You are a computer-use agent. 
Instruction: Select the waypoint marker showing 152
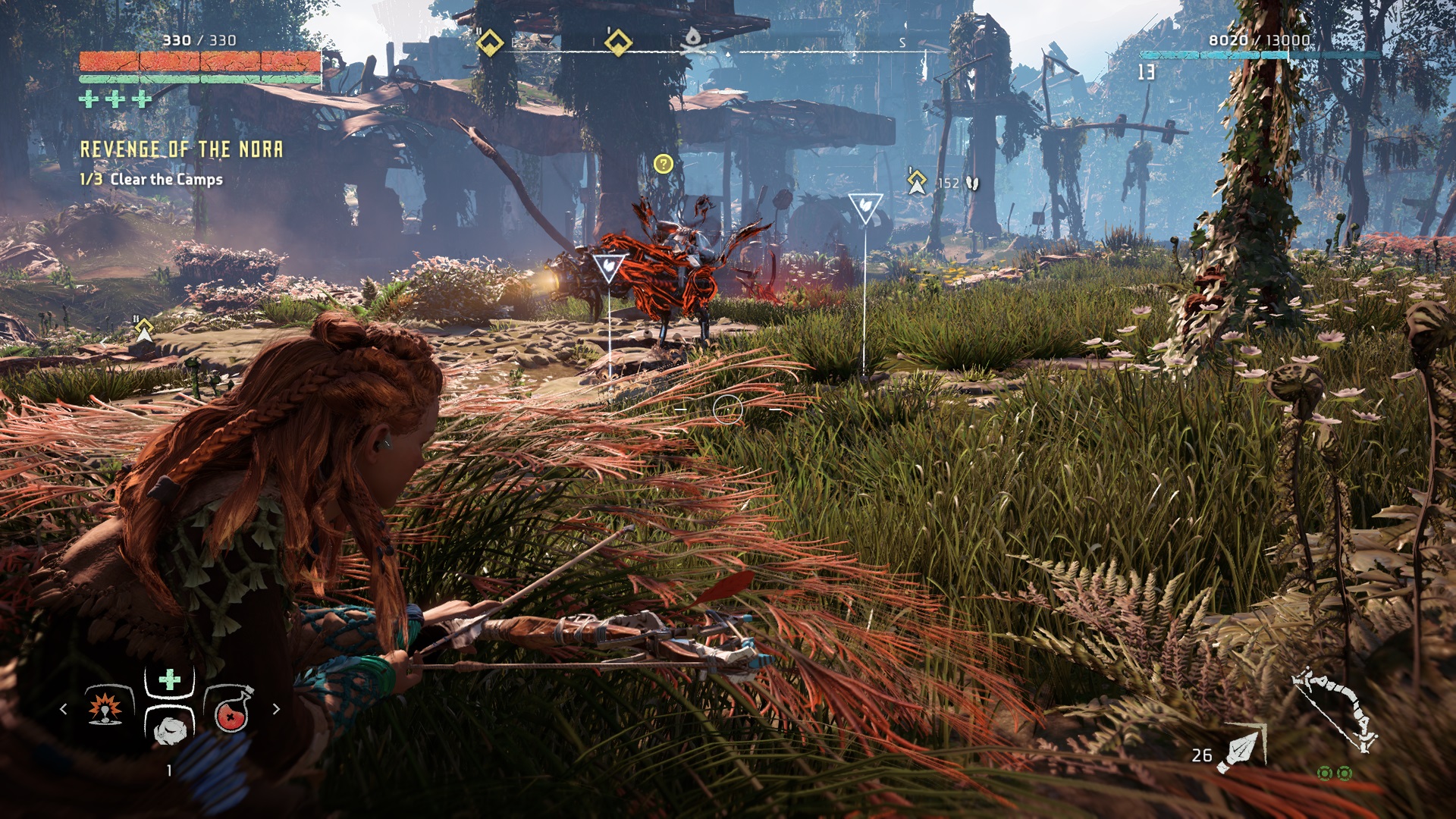pos(917,182)
